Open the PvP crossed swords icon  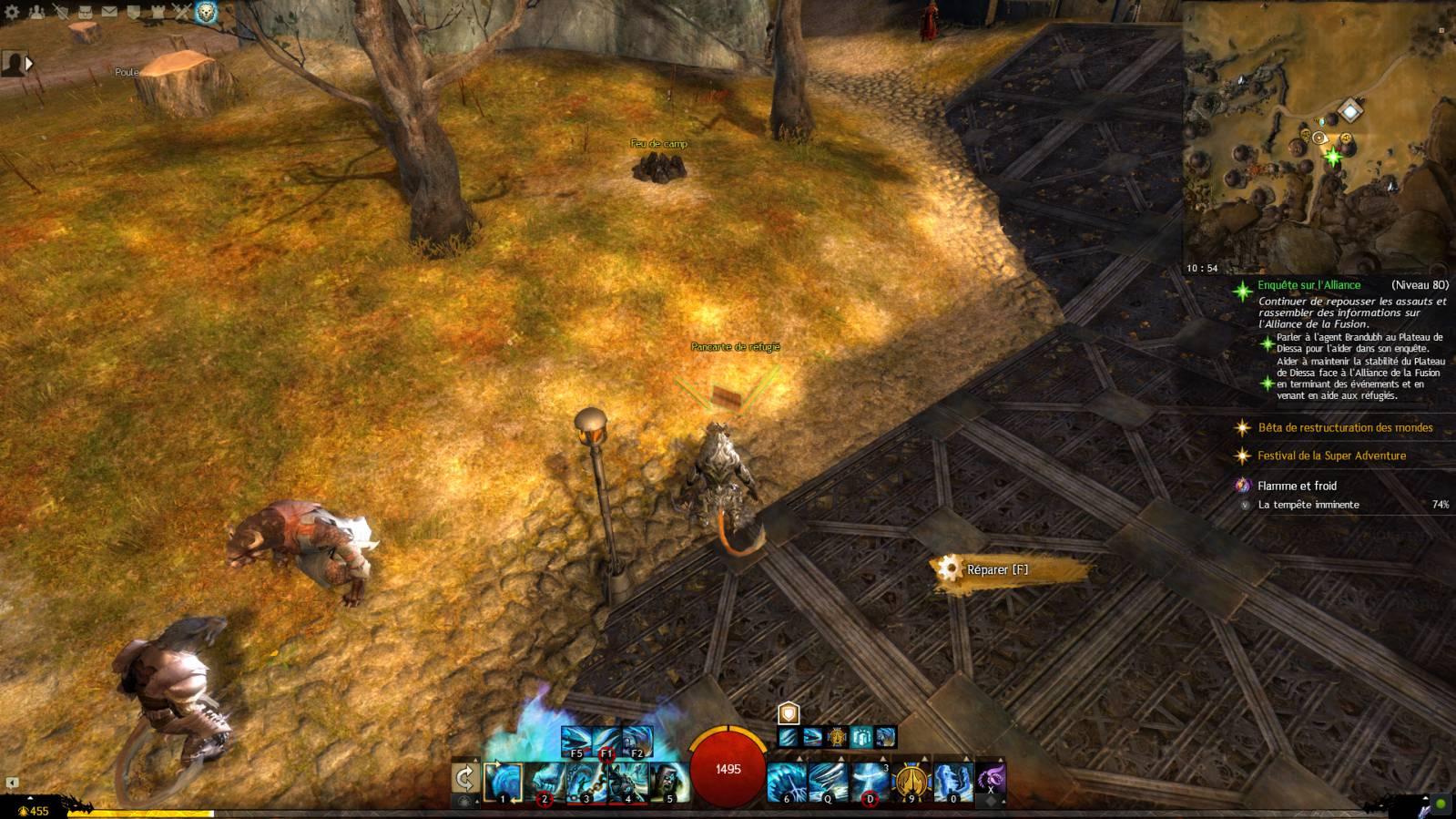pos(181,12)
